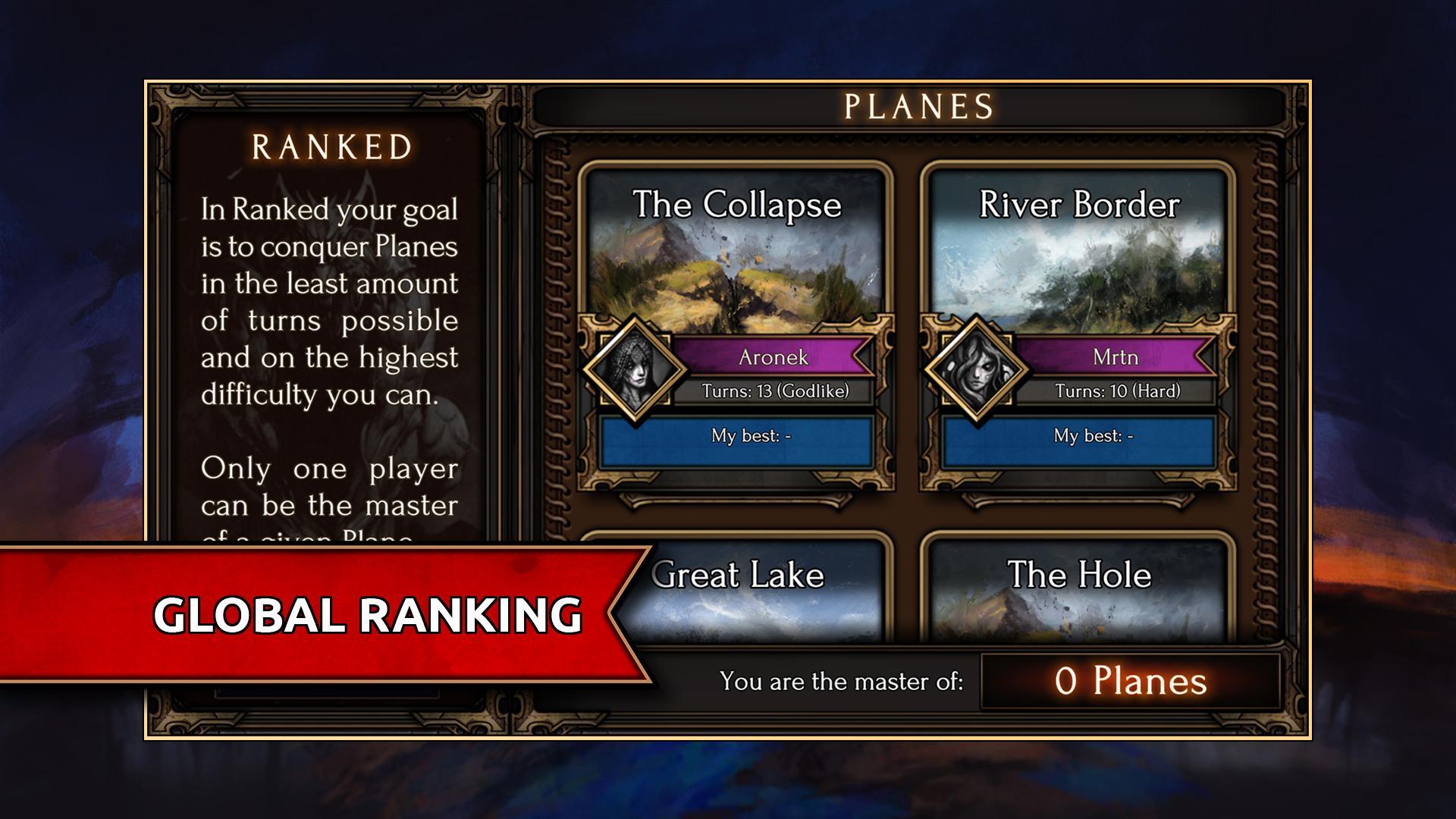Choose the River Border plane
This screenshot has height=819, width=1456.
click(x=1078, y=250)
